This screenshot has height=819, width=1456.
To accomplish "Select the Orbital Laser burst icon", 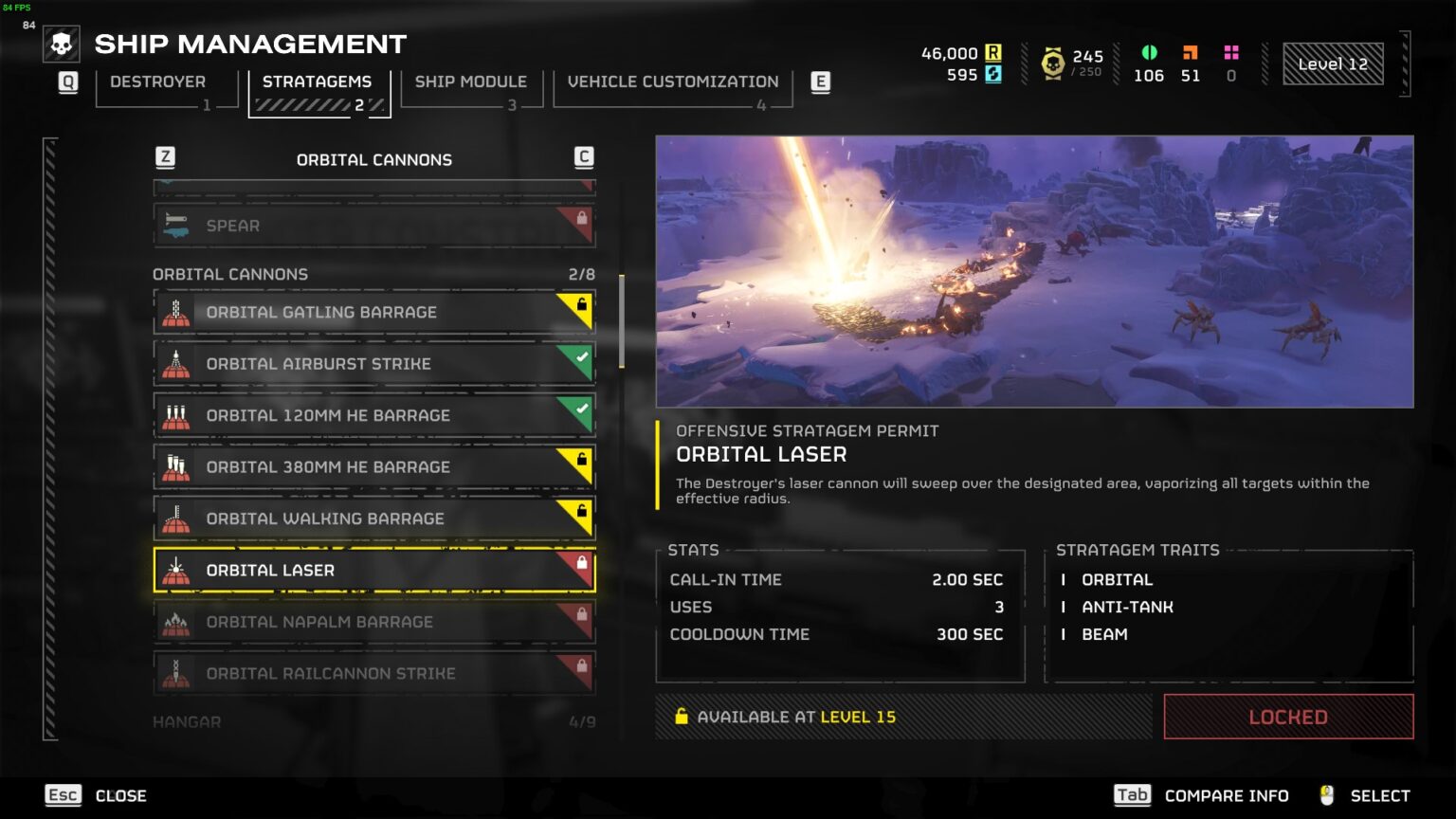I will 174,570.
